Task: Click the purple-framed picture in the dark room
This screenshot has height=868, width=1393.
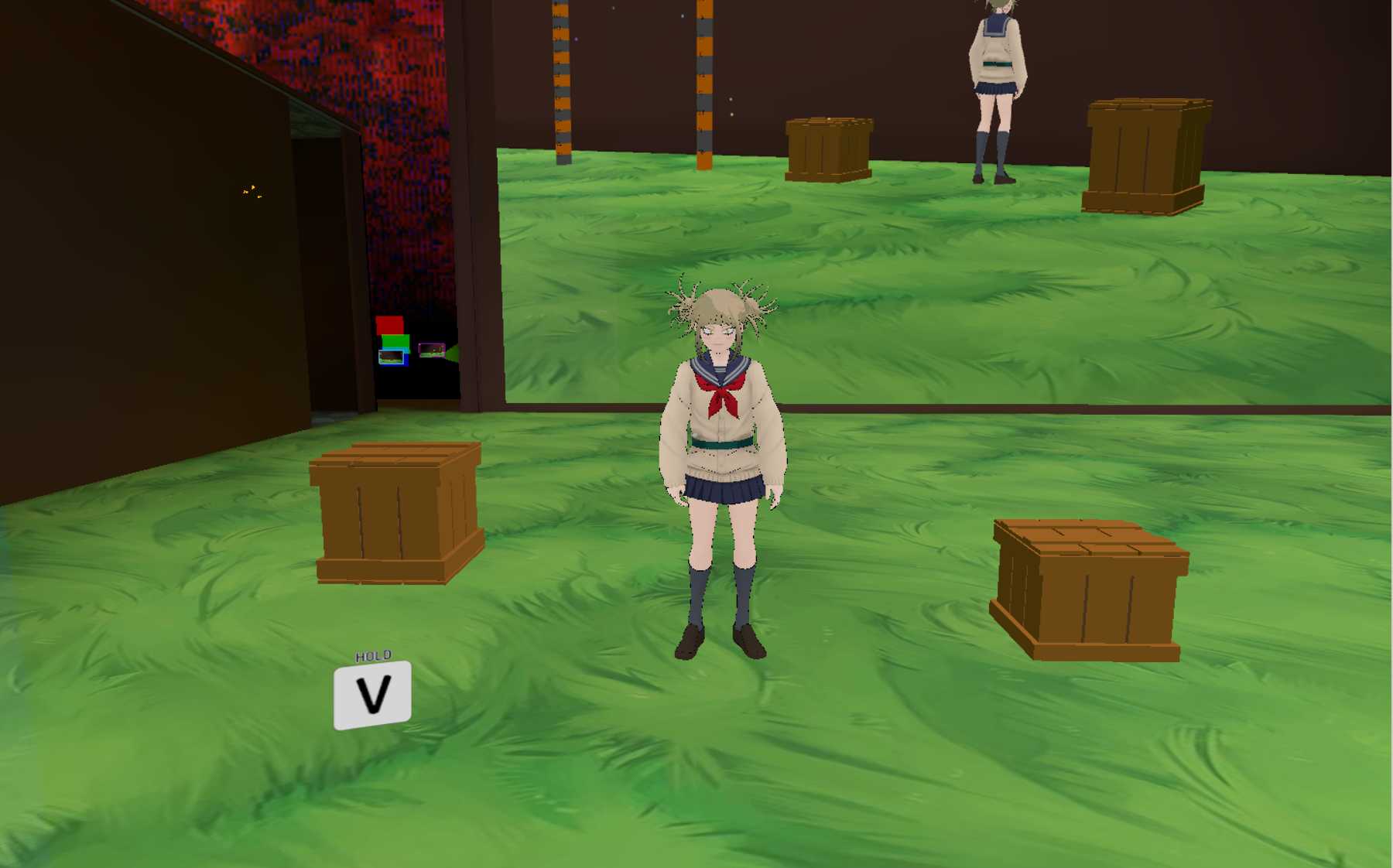Action: pyautogui.click(x=433, y=350)
